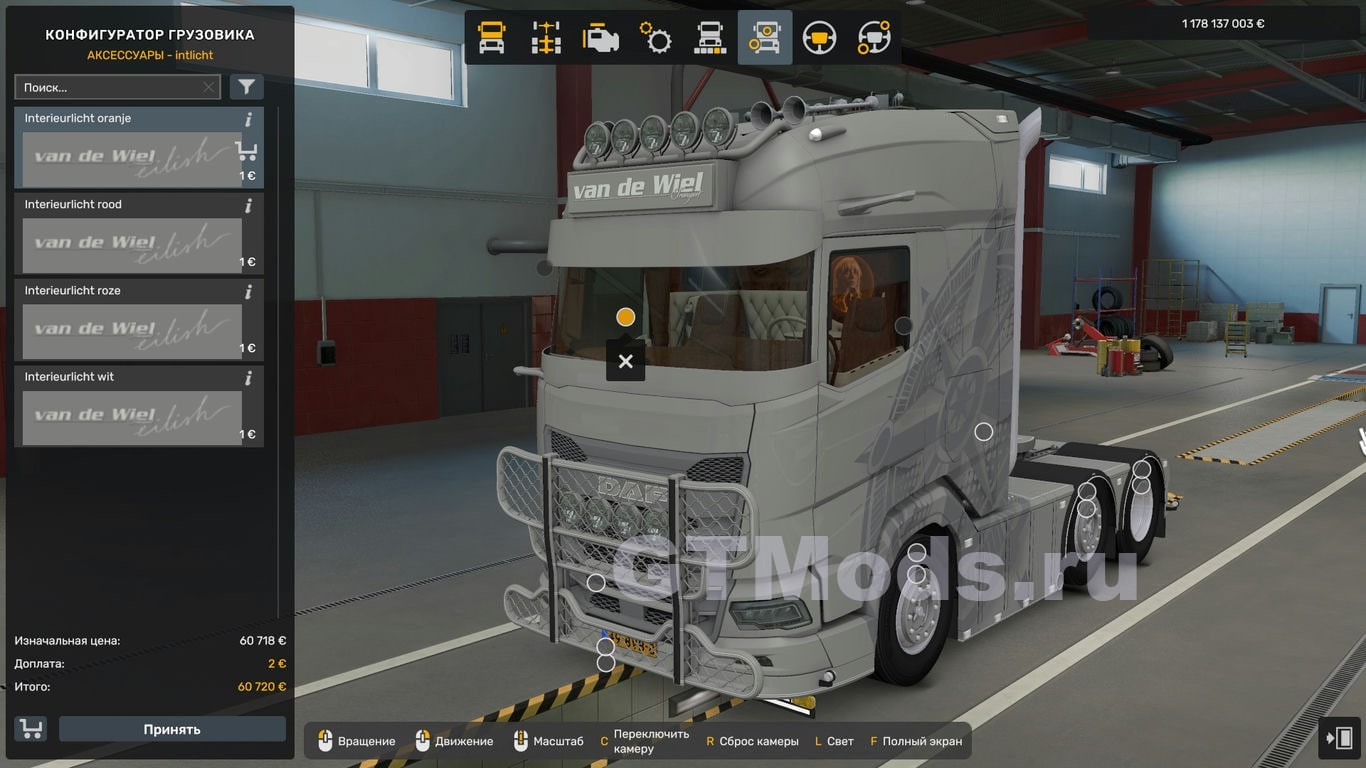The height and width of the screenshot is (768, 1366).
Task: Switch to the interior accessories tab
Action: coord(874,38)
